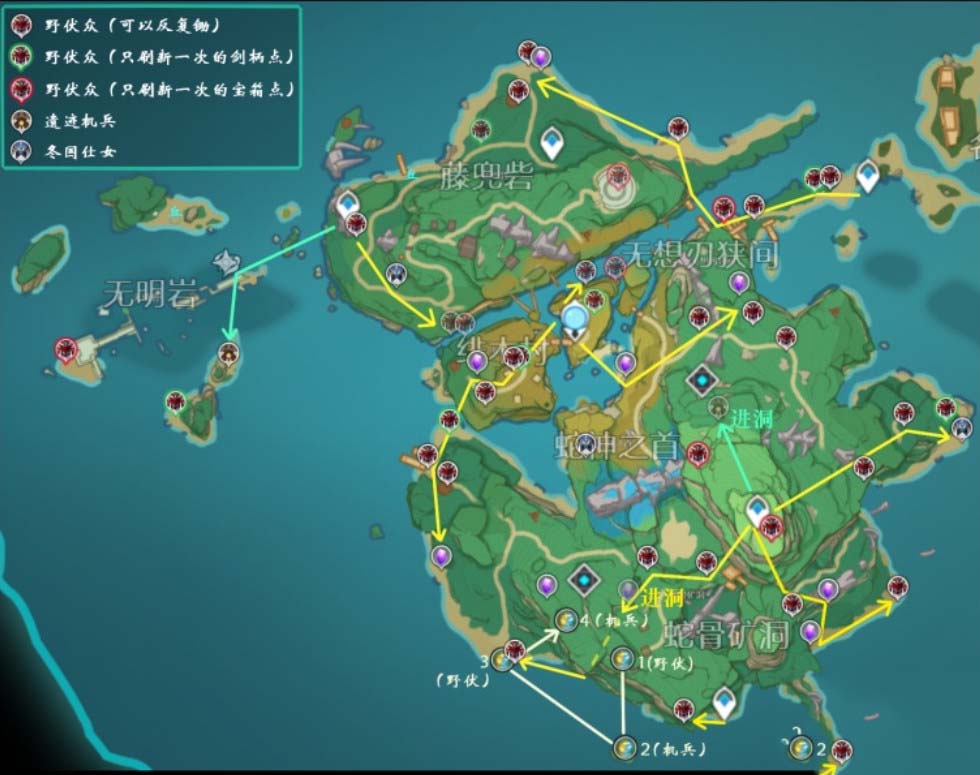Select the teleport waypoint on the southern coast
980x775 pixels.
click(724, 702)
